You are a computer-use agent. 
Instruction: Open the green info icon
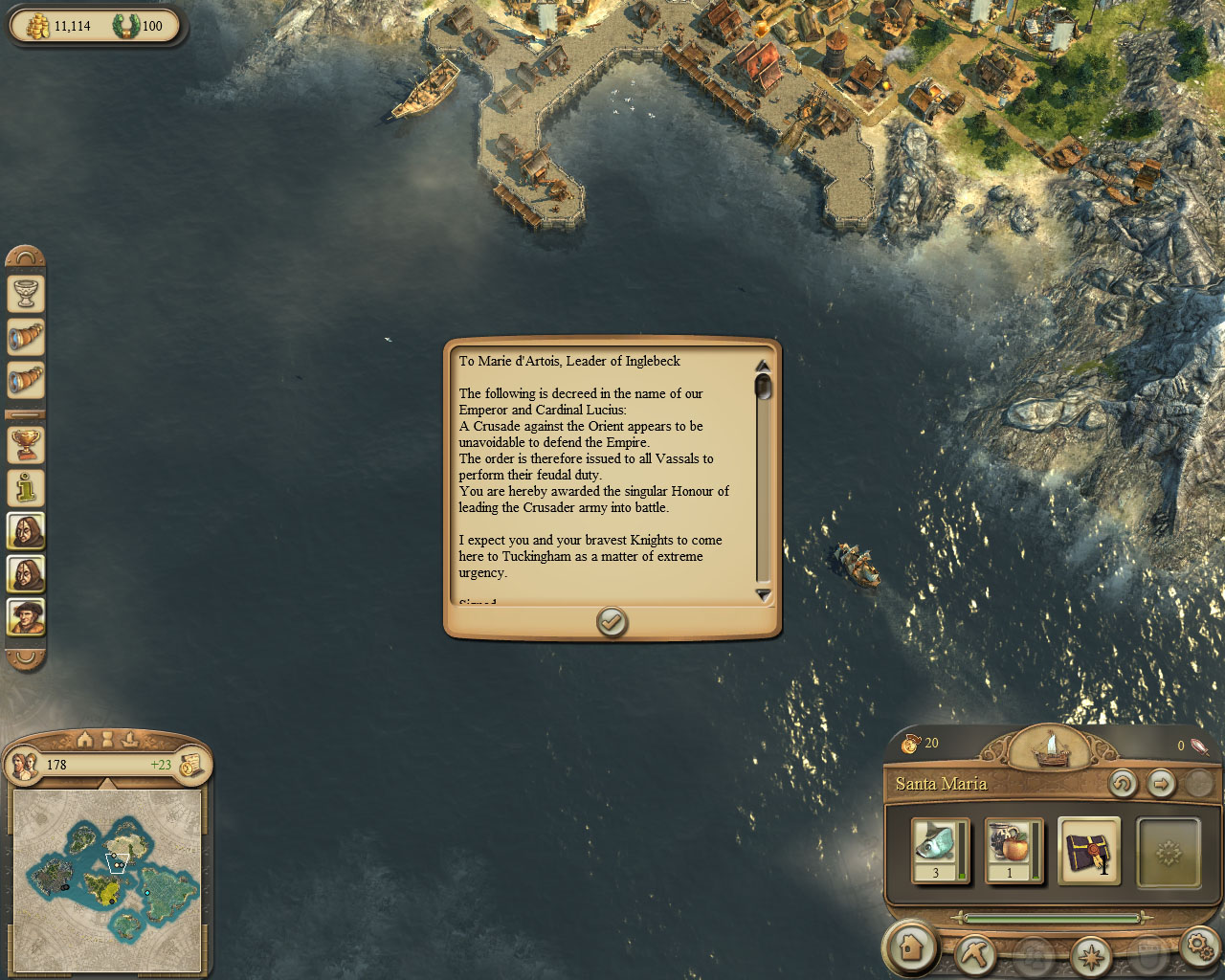click(26, 488)
